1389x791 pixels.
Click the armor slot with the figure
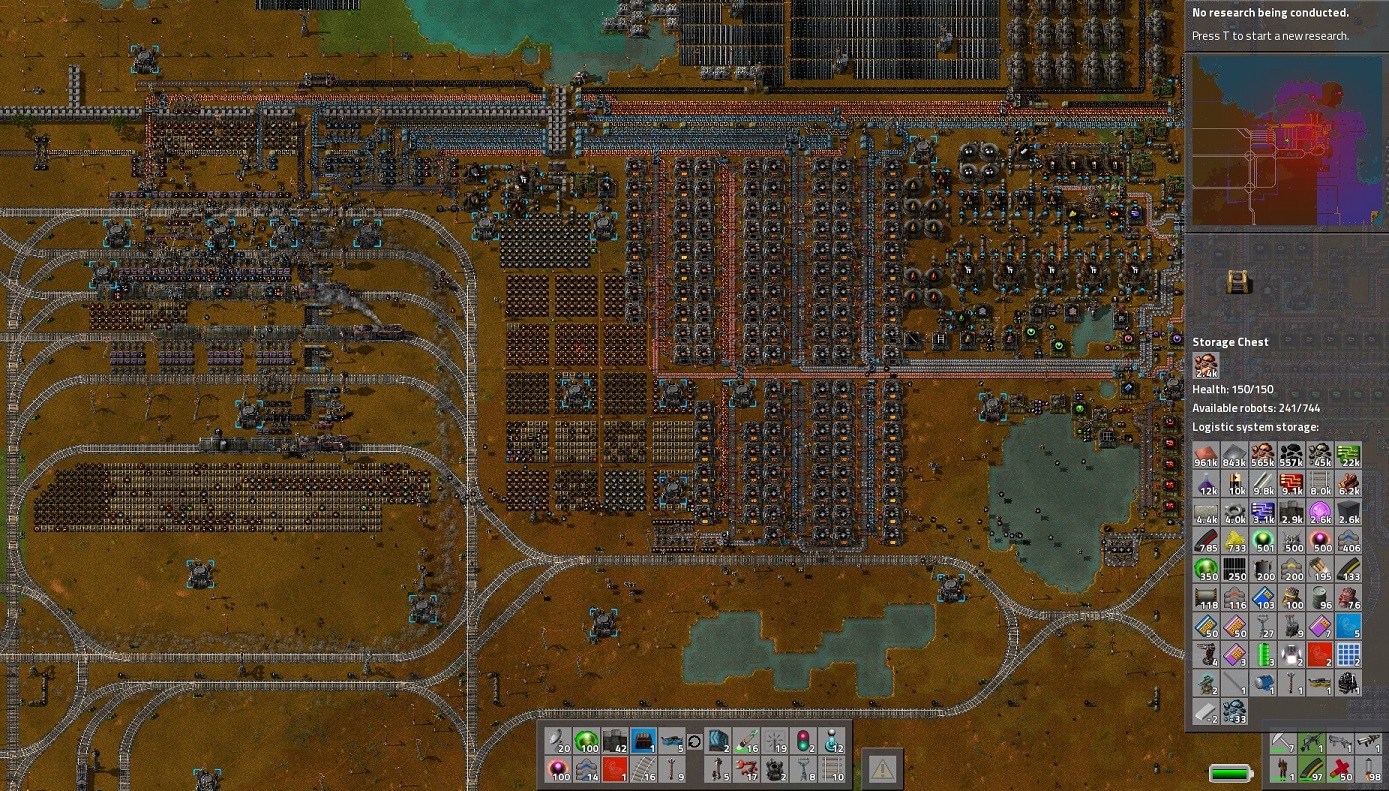[1282, 771]
